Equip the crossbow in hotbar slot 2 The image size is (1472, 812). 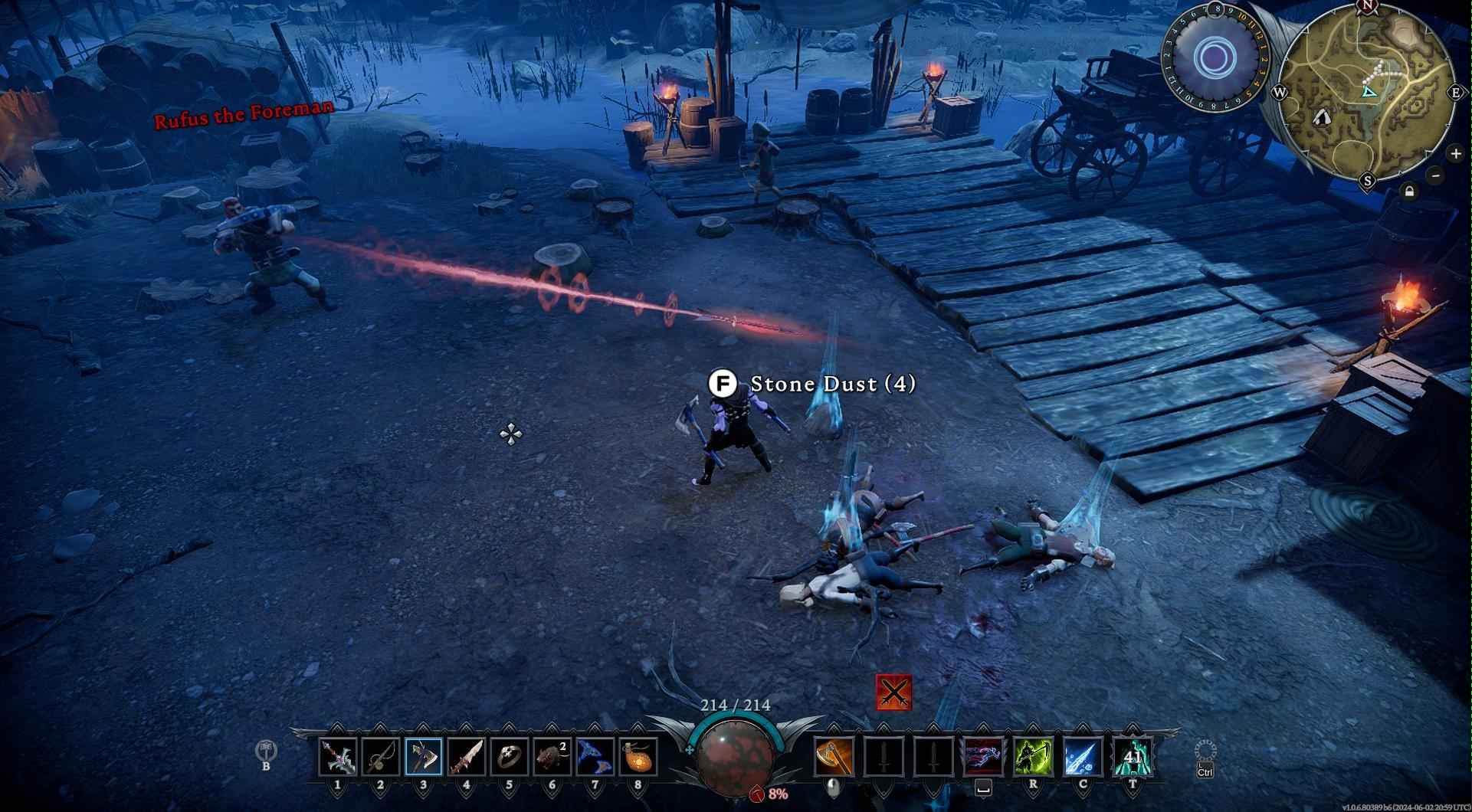(x=381, y=757)
